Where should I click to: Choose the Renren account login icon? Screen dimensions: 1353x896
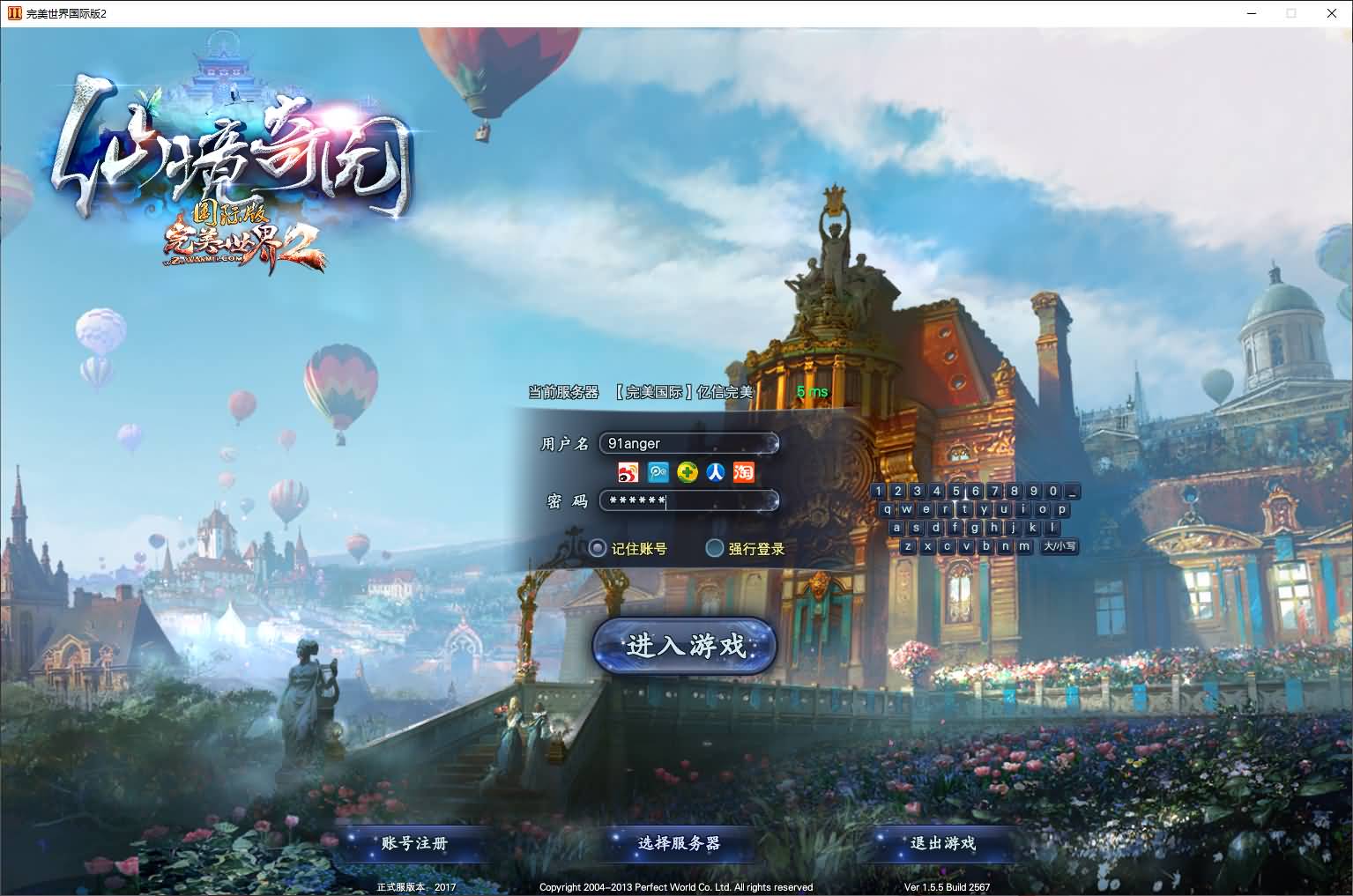coord(716,472)
